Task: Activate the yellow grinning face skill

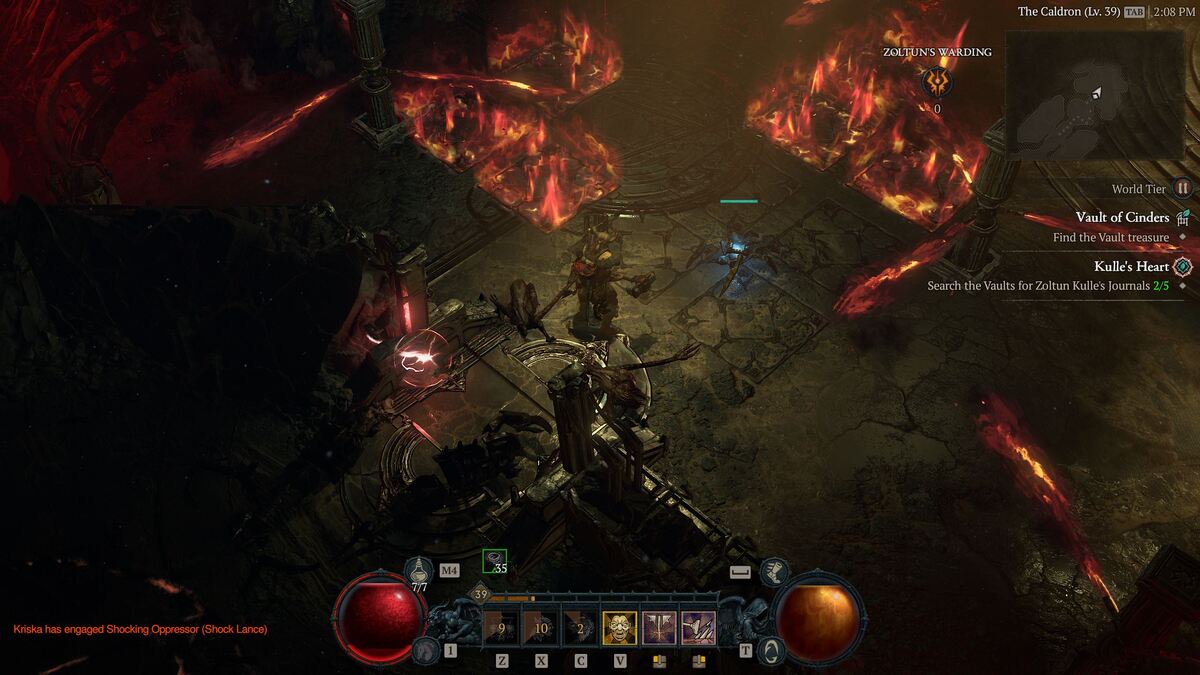Action: (x=619, y=628)
